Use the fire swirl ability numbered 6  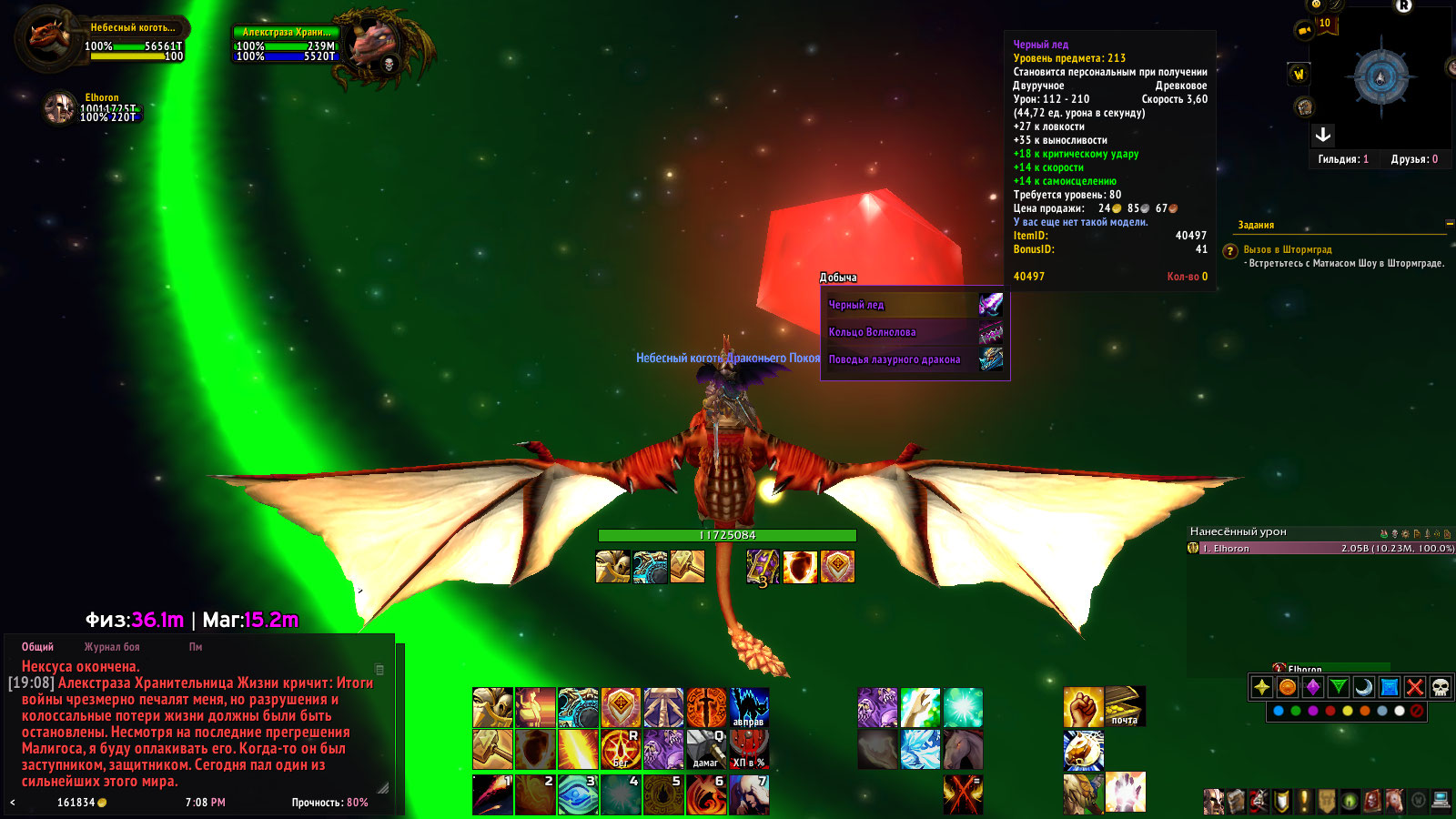pos(706,794)
